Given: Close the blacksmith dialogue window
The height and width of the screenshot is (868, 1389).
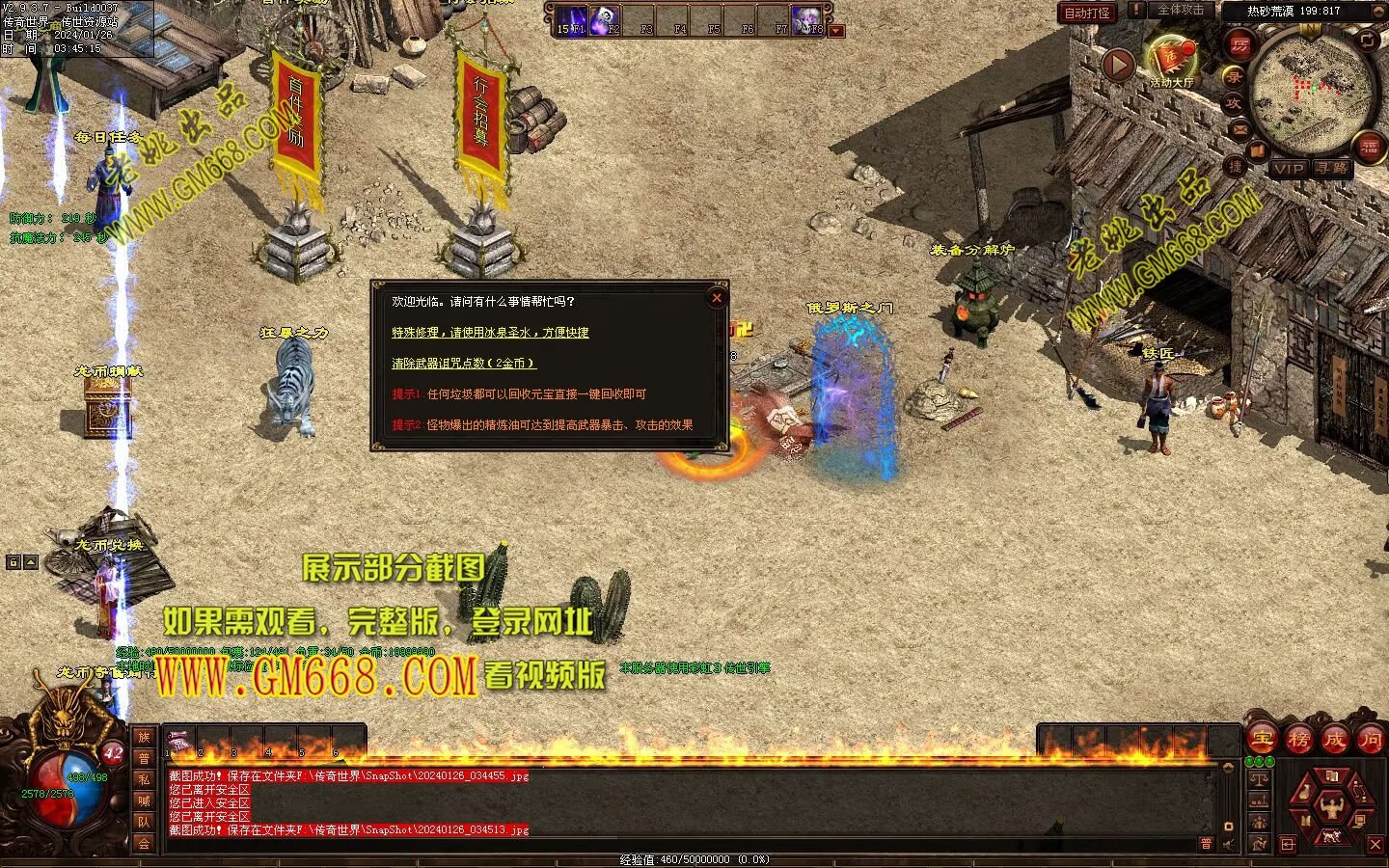Looking at the screenshot, I should point(717,298).
